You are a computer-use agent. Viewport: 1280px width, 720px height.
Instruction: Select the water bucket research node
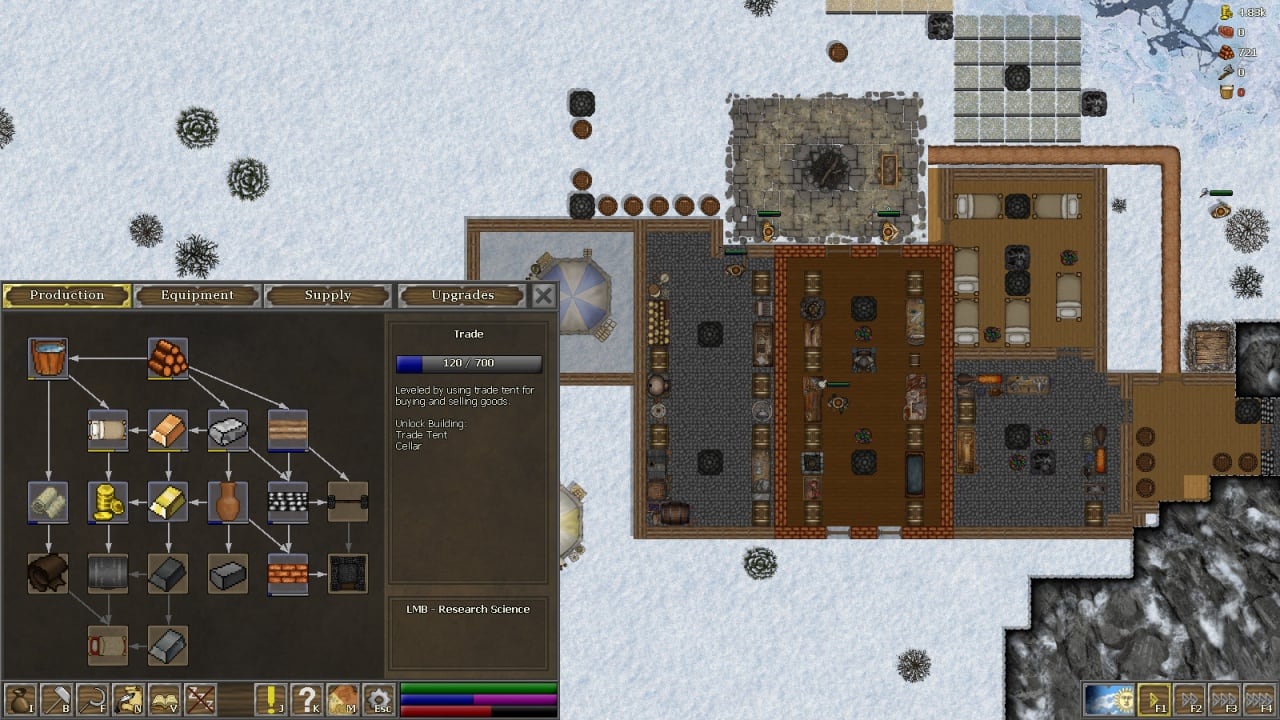[48, 358]
